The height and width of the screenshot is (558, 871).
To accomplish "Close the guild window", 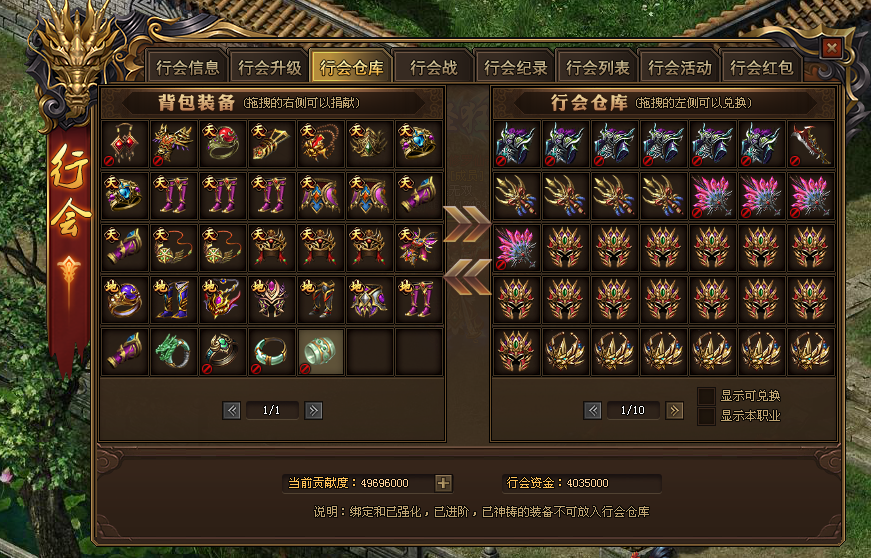I will (x=830, y=47).
